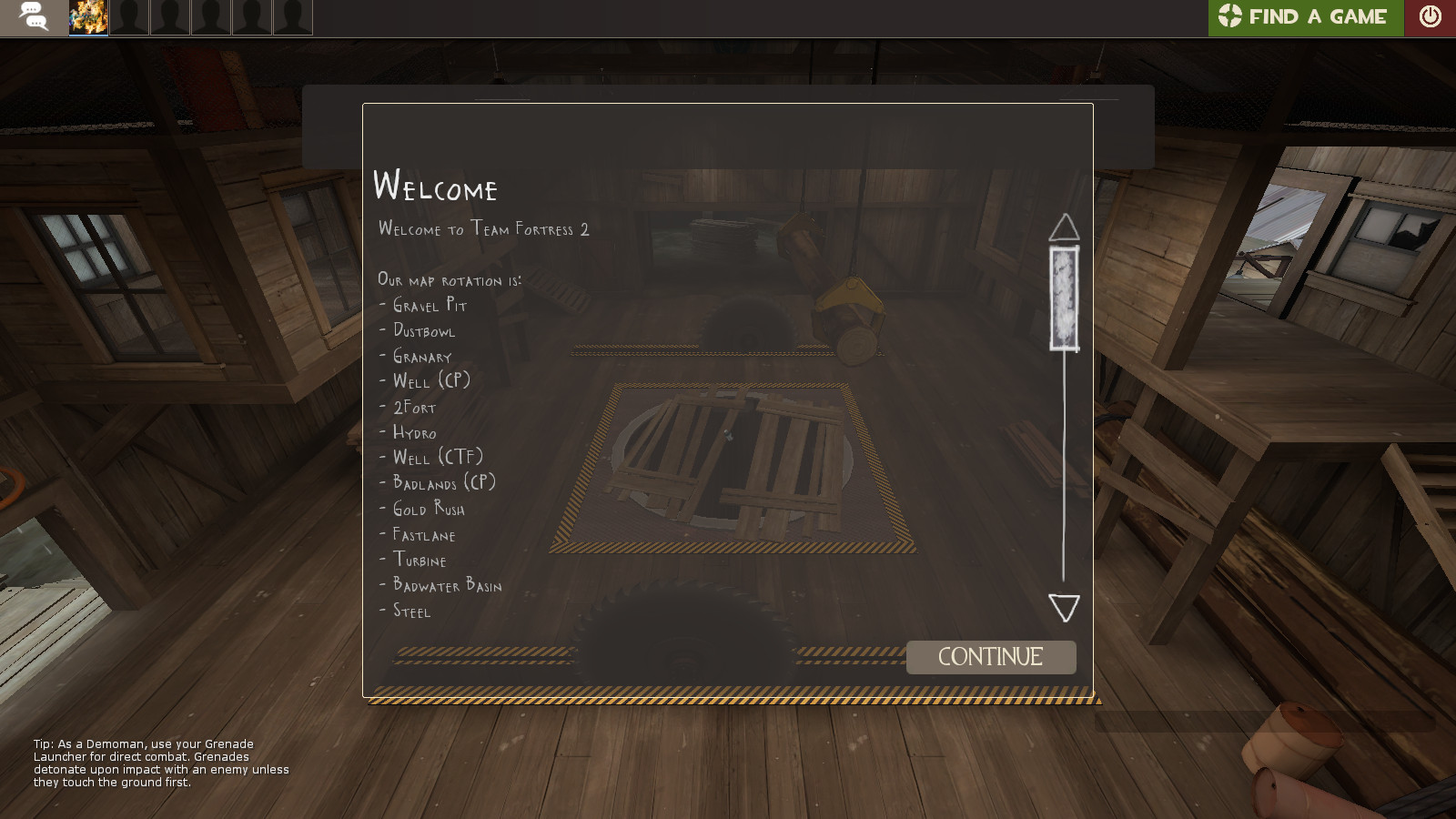
Task: Click the Welcome title on the dialog
Action: [436, 189]
